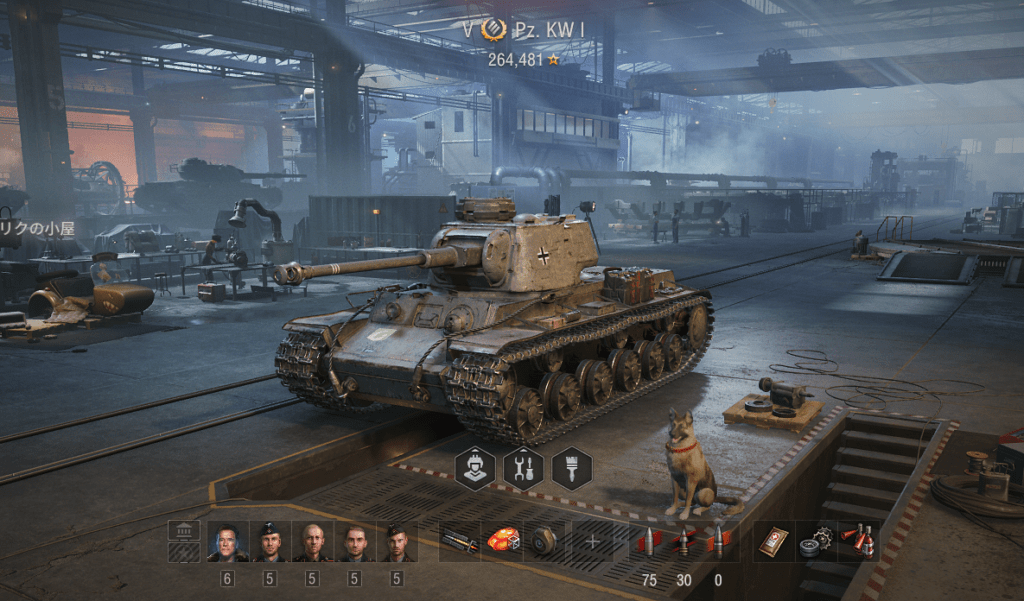Screen dimensions: 1024x601
Task: Open the crew management hexagon button
Action: tap(475, 468)
